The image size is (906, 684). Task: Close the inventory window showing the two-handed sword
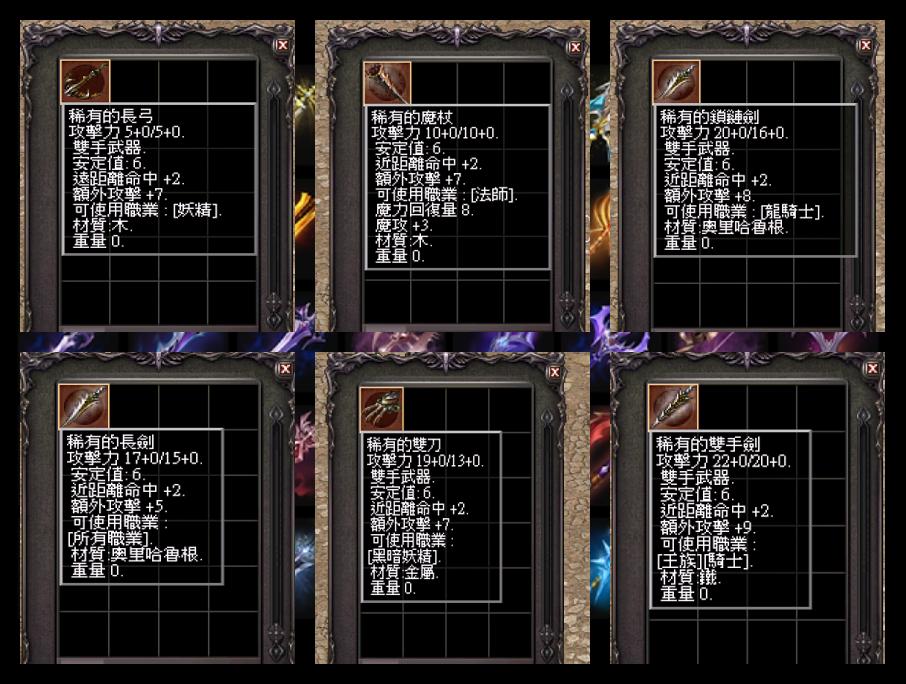point(873,369)
